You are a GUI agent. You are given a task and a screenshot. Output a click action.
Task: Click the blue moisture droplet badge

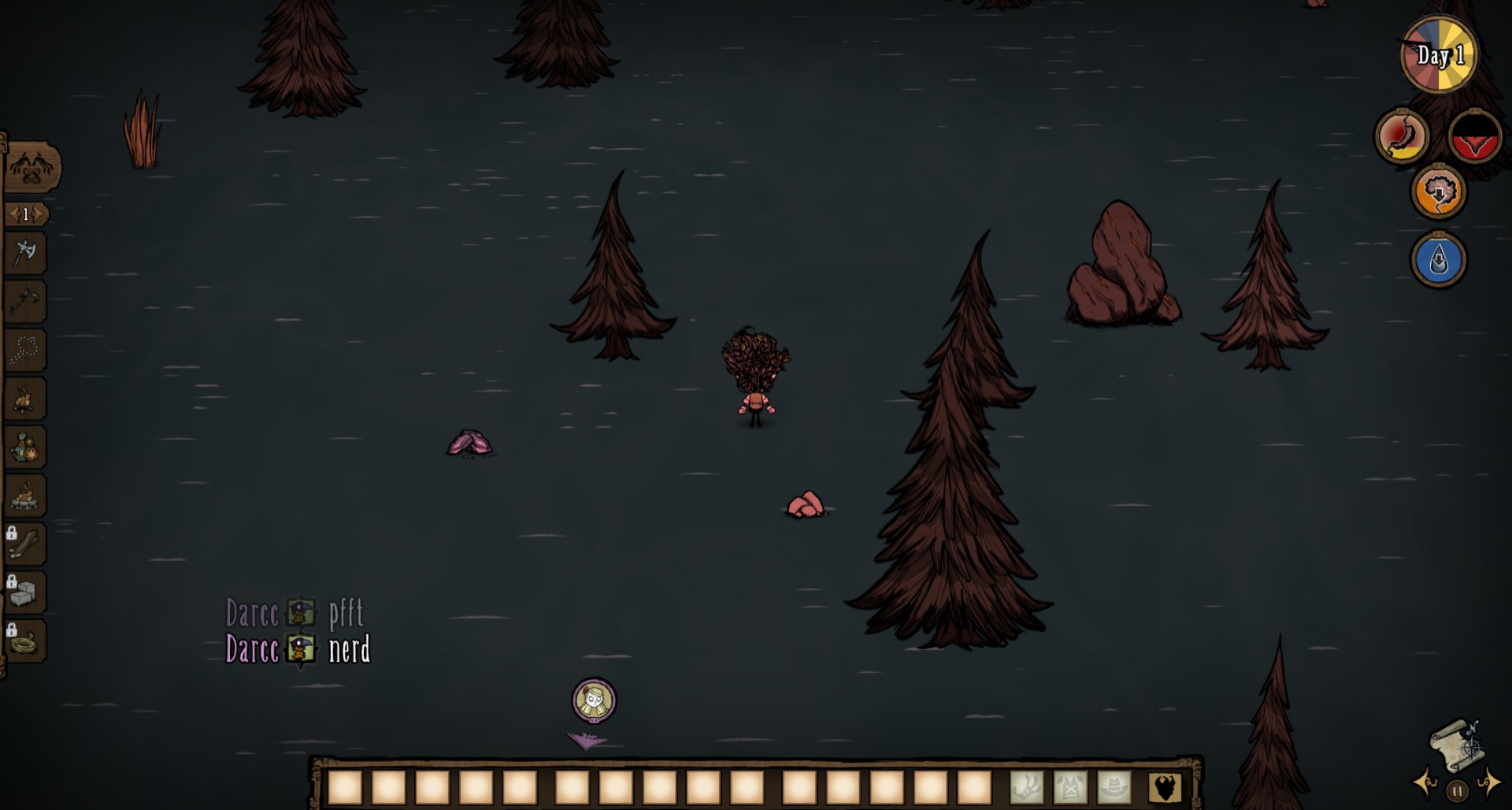pyautogui.click(x=1439, y=258)
